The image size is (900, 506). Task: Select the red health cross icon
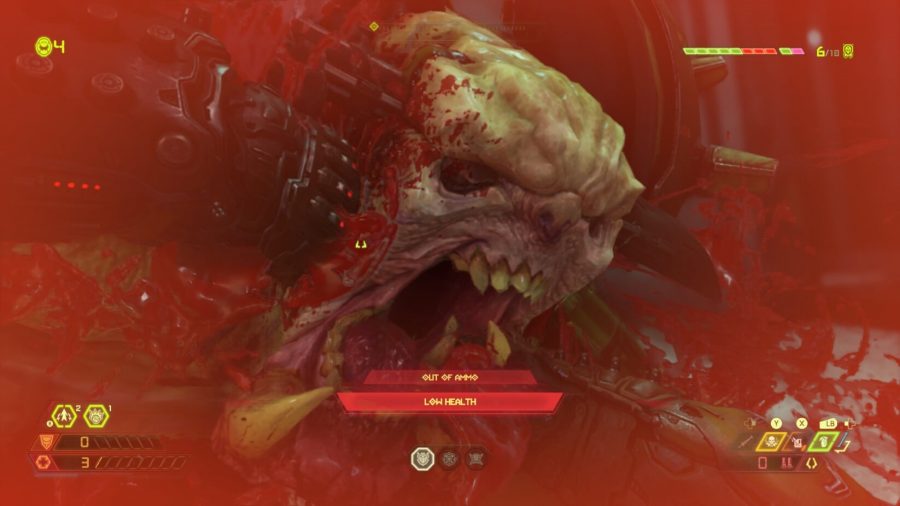(x=43, y=462)
